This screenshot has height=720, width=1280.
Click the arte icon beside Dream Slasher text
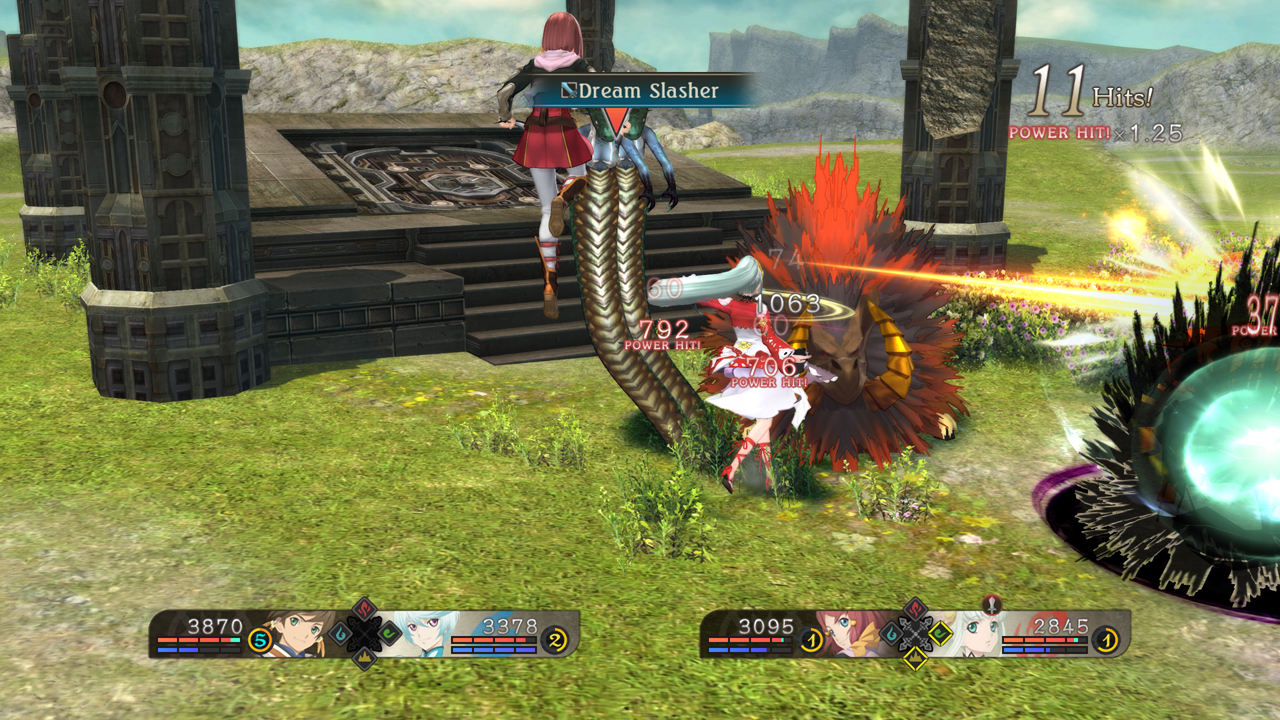(x=568, y=90)
